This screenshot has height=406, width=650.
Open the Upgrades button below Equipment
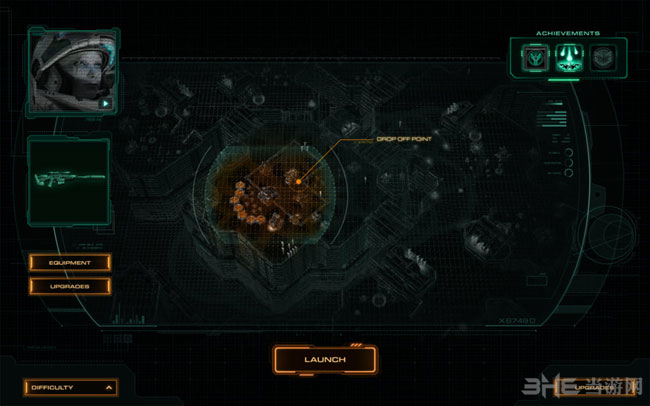[x=69, y=286]
